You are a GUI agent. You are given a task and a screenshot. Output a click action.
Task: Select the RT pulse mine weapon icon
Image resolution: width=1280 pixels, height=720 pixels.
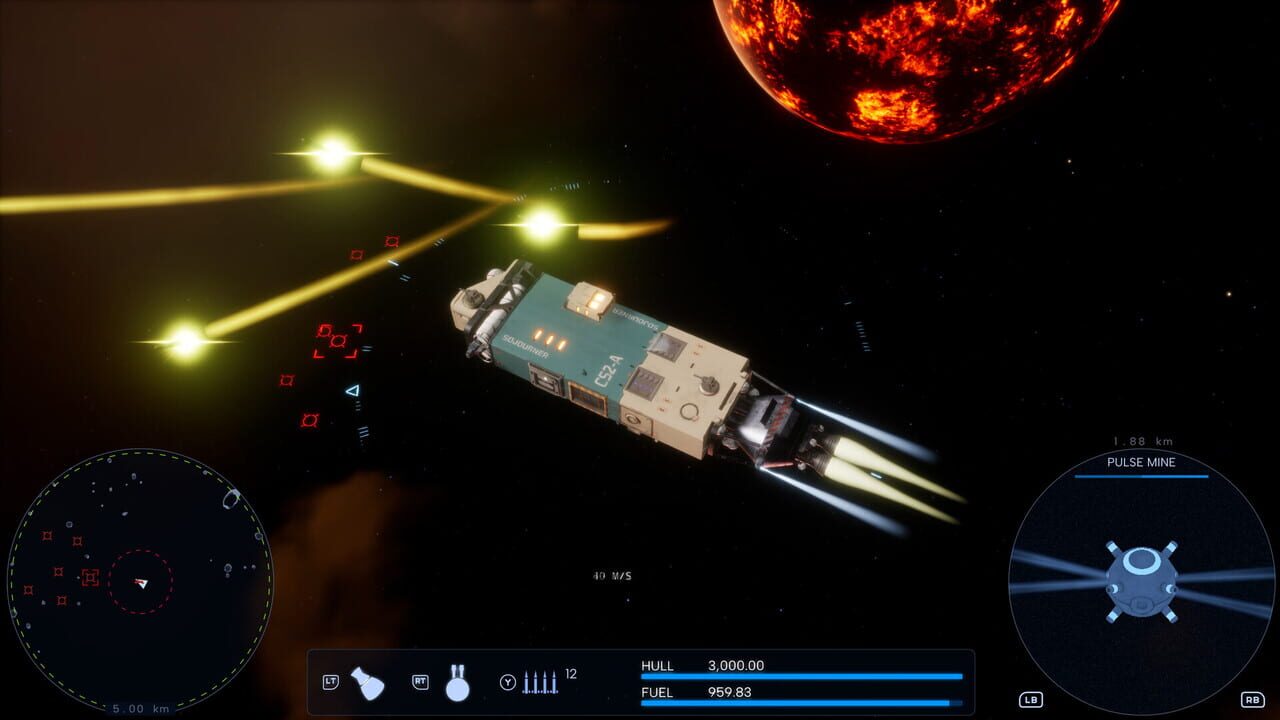click(x=458, y=685)
